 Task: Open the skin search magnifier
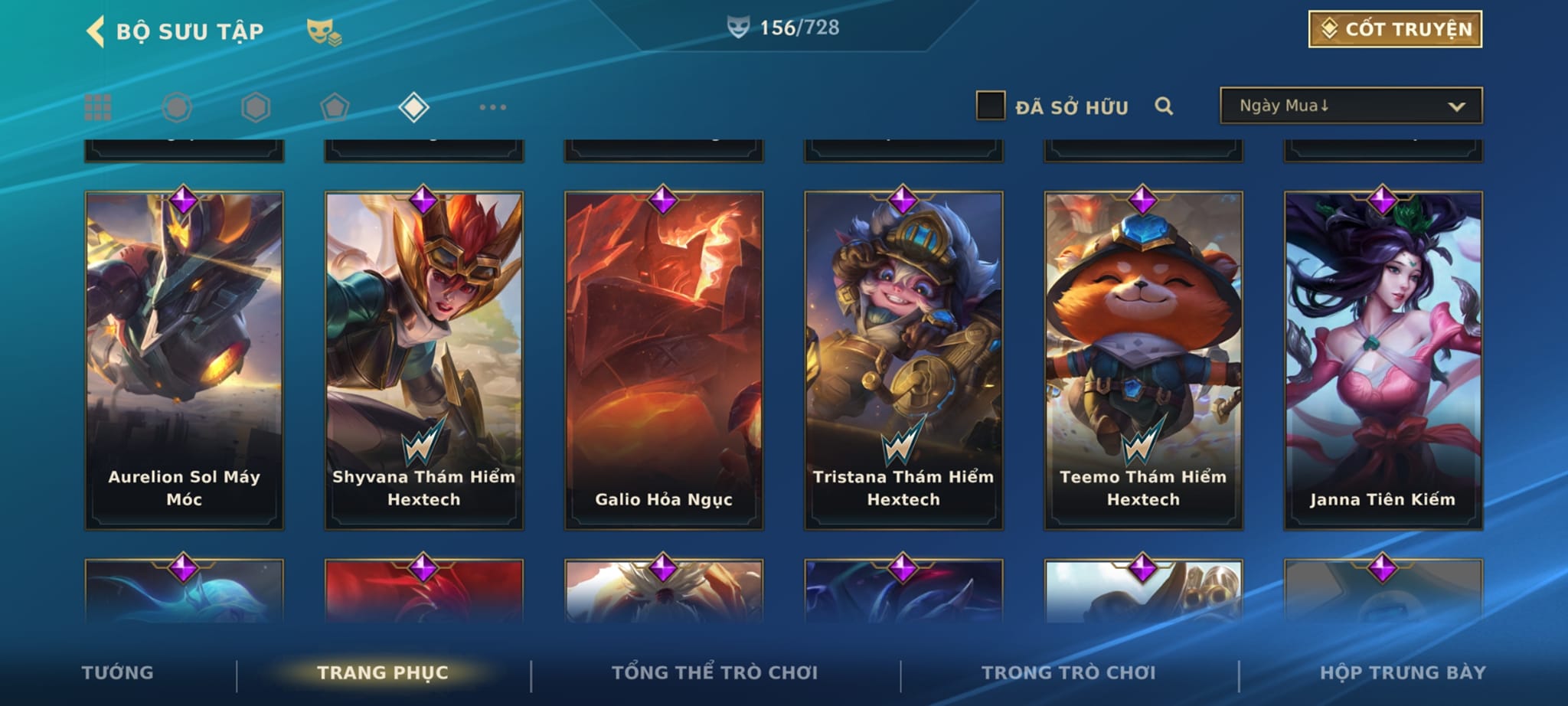pos(1164,106)
